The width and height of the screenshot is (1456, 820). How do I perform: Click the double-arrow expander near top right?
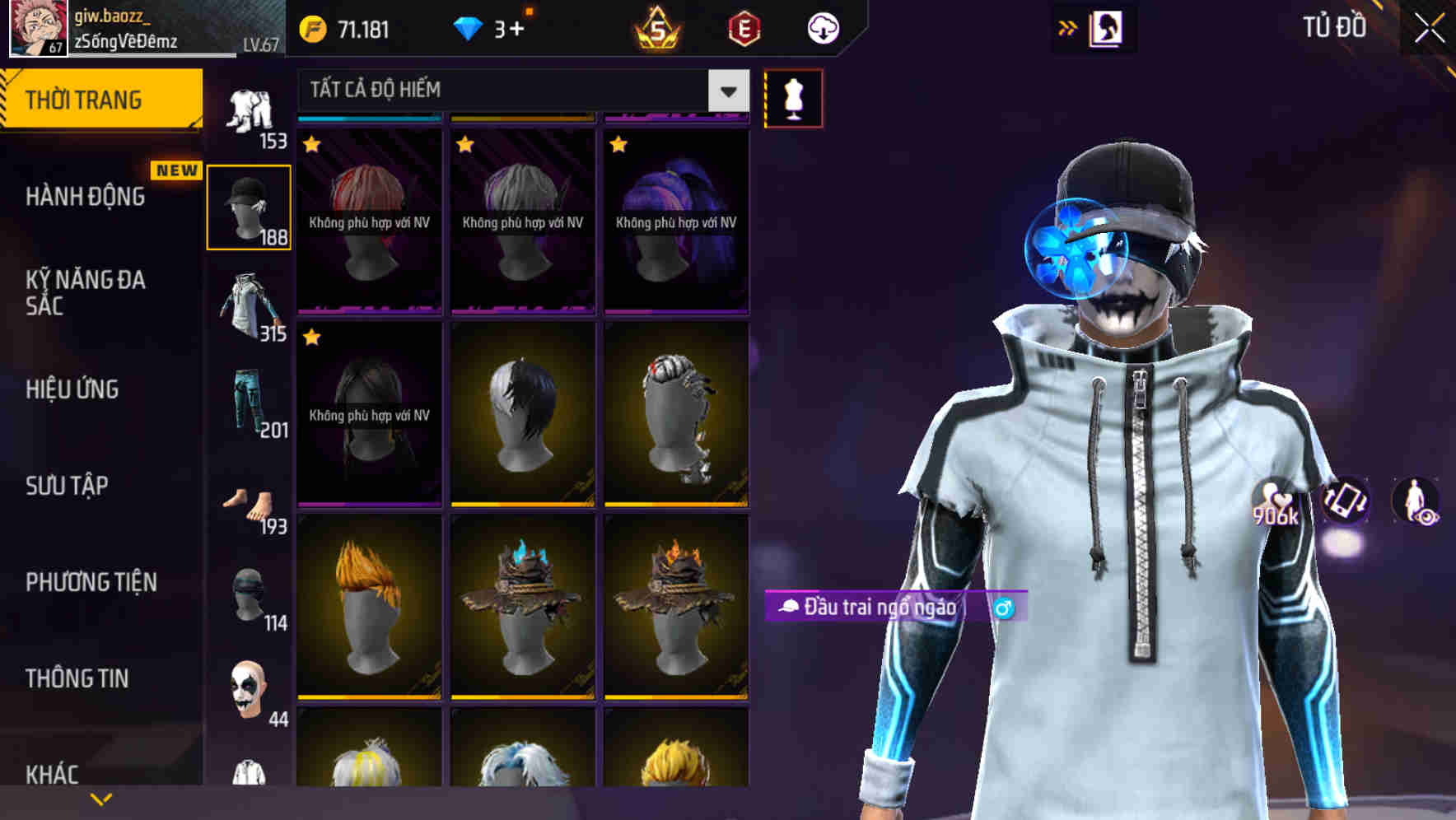1068,27
